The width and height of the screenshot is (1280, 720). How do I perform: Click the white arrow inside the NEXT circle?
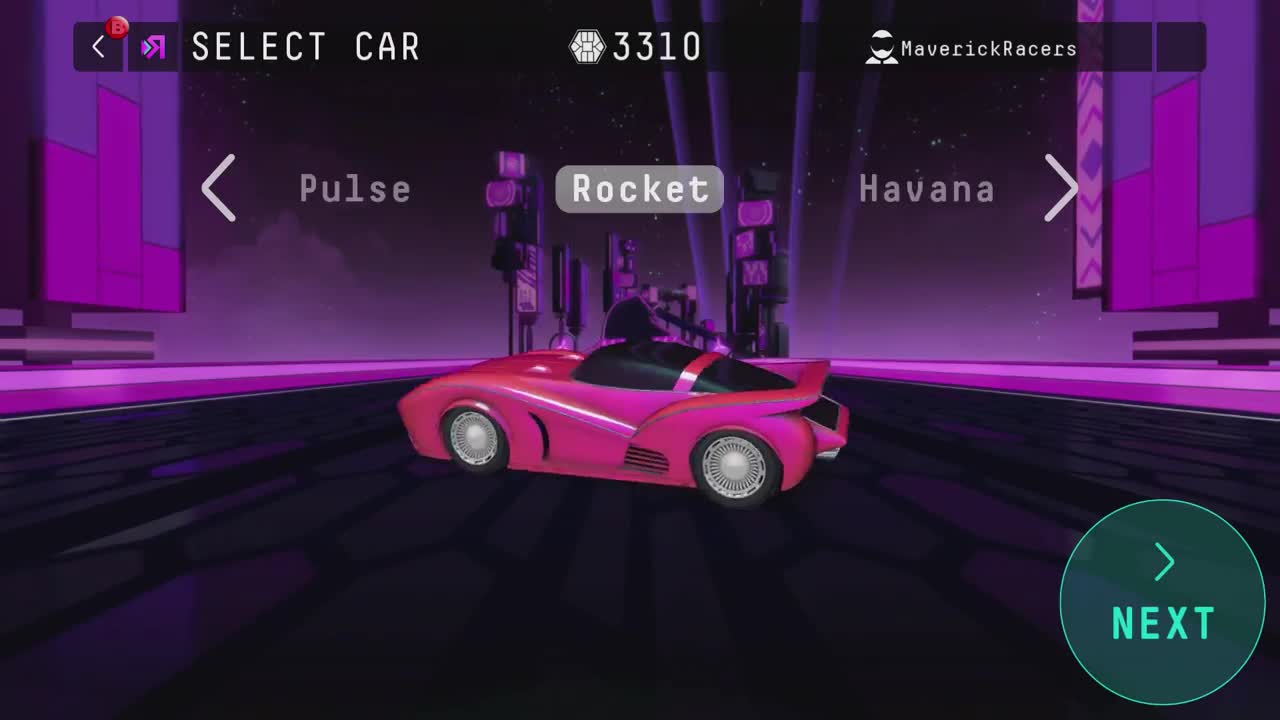pos(1162,562)
